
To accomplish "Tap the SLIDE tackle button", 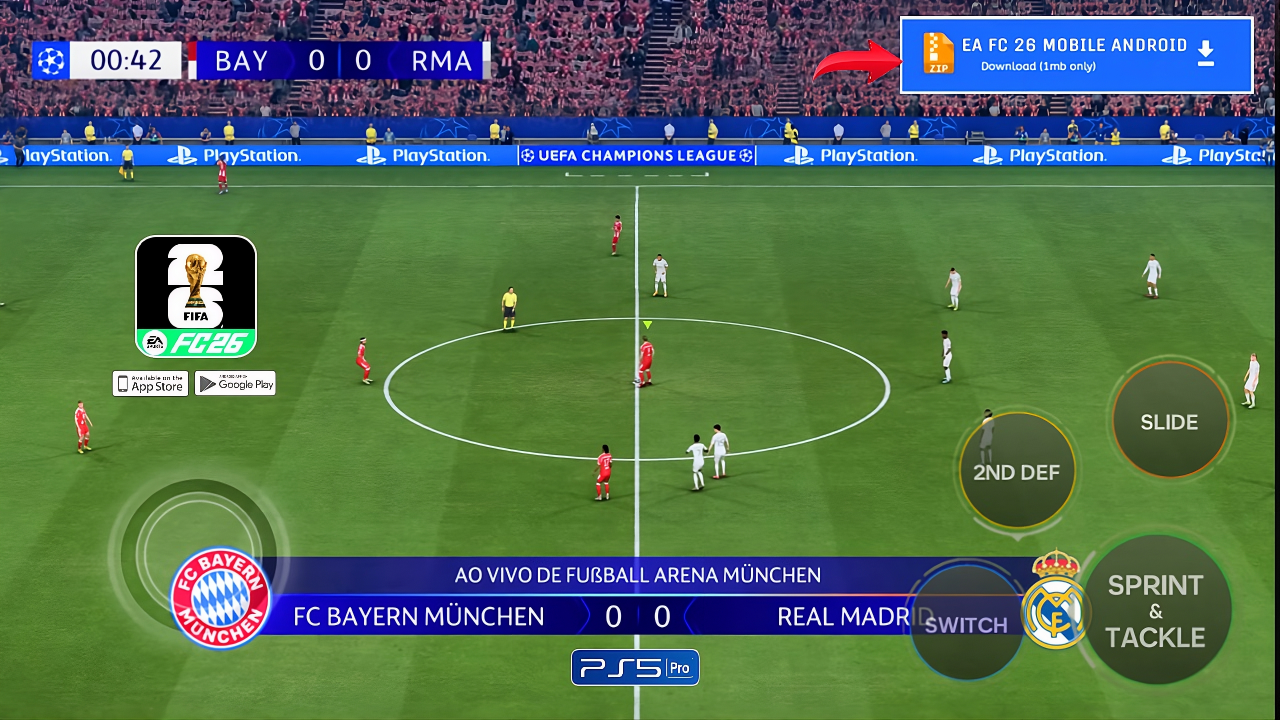I will [1169, 421].
